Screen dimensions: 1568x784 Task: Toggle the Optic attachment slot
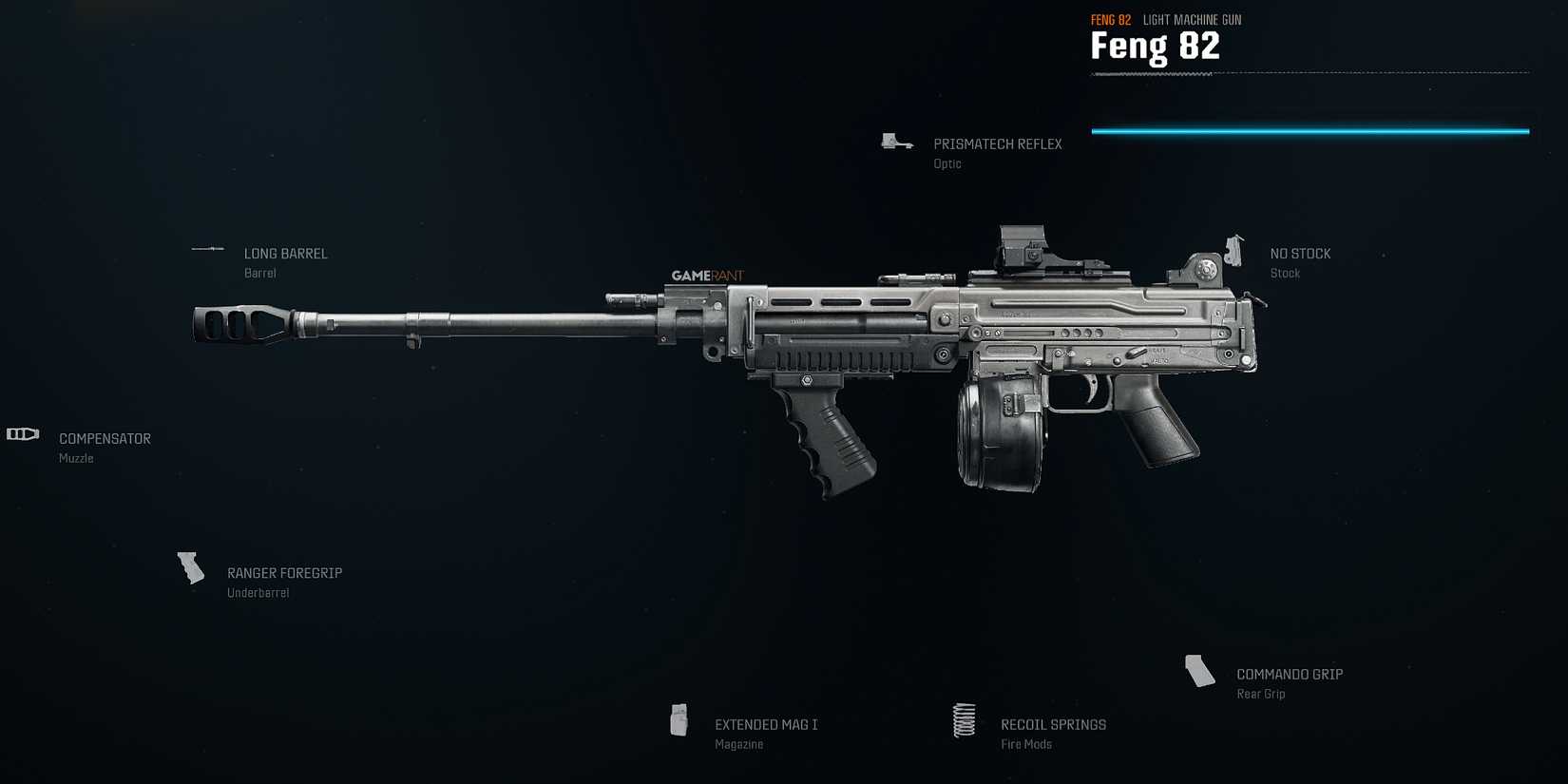[947, 163]
